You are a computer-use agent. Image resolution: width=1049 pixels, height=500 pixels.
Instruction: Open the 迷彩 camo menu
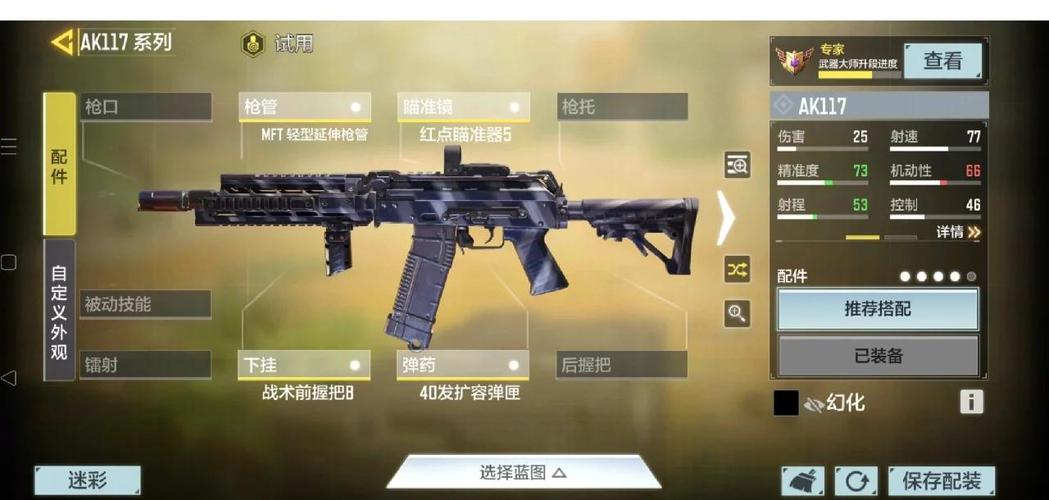(x=88, y=481)
